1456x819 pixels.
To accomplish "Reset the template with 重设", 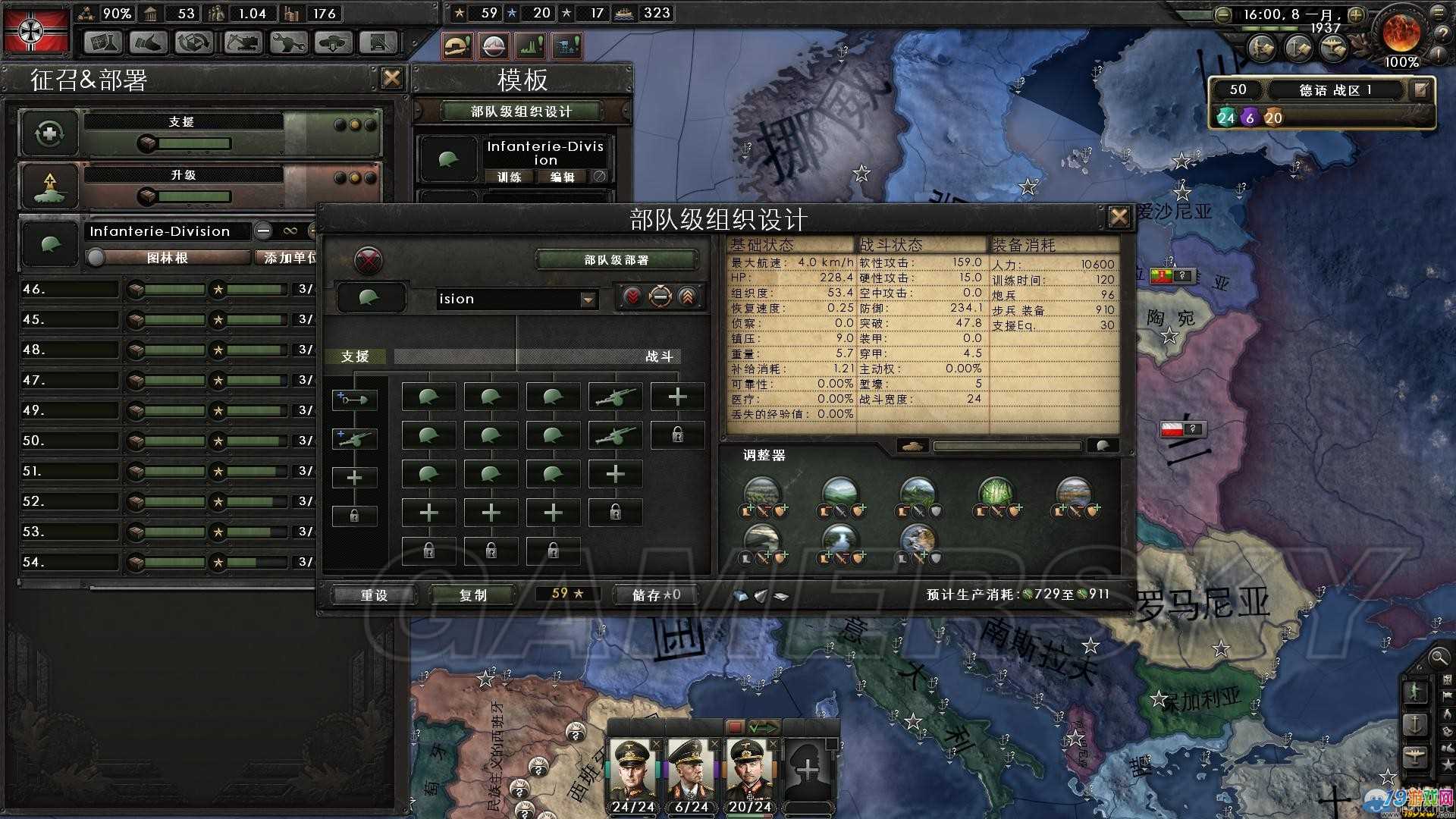I will pyautogui.click(x=374, y=595).
